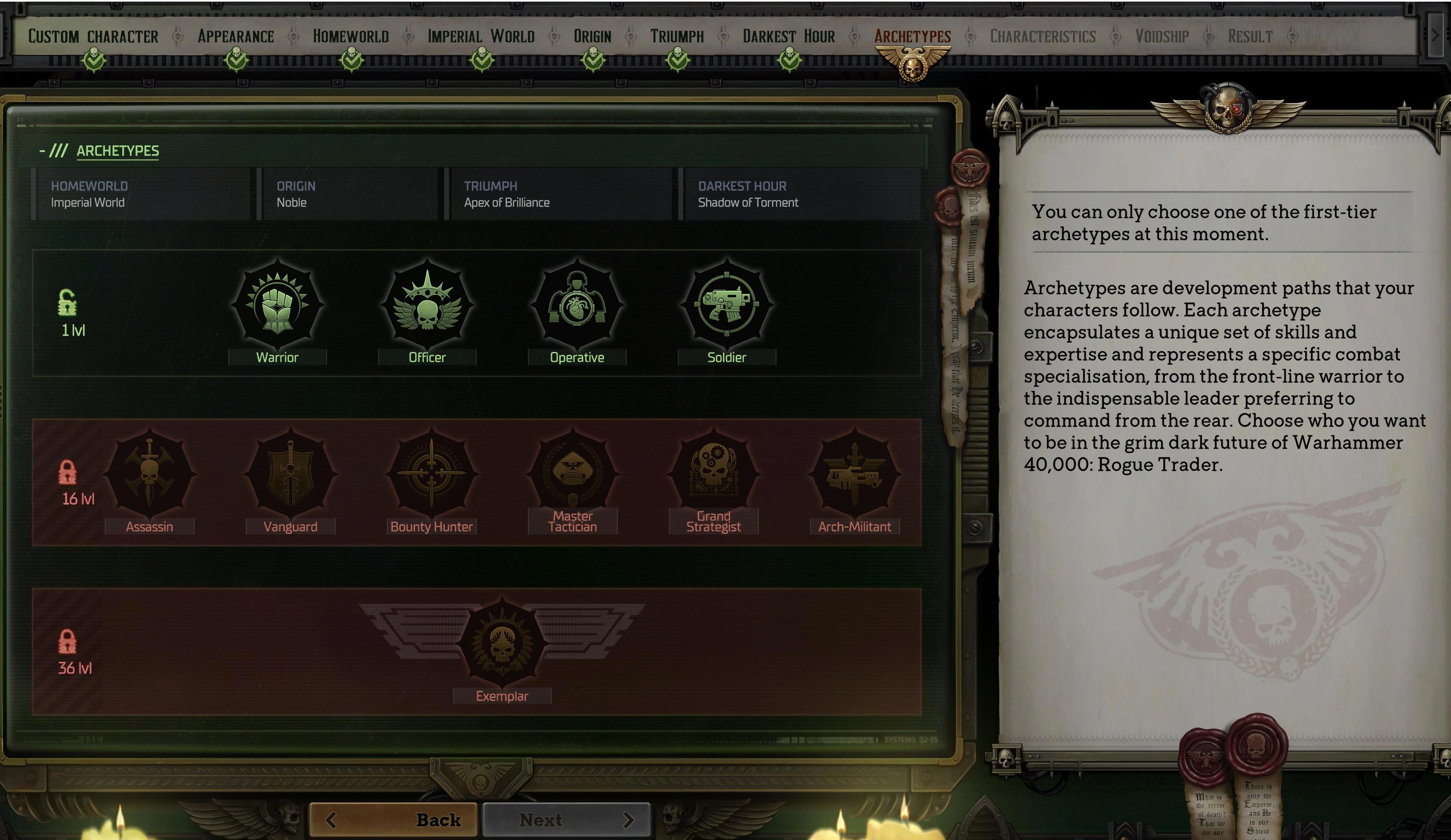Inspect the Bounty Hunter archetype
This screenshot has height=840, width=1451.
coord(431,474)
